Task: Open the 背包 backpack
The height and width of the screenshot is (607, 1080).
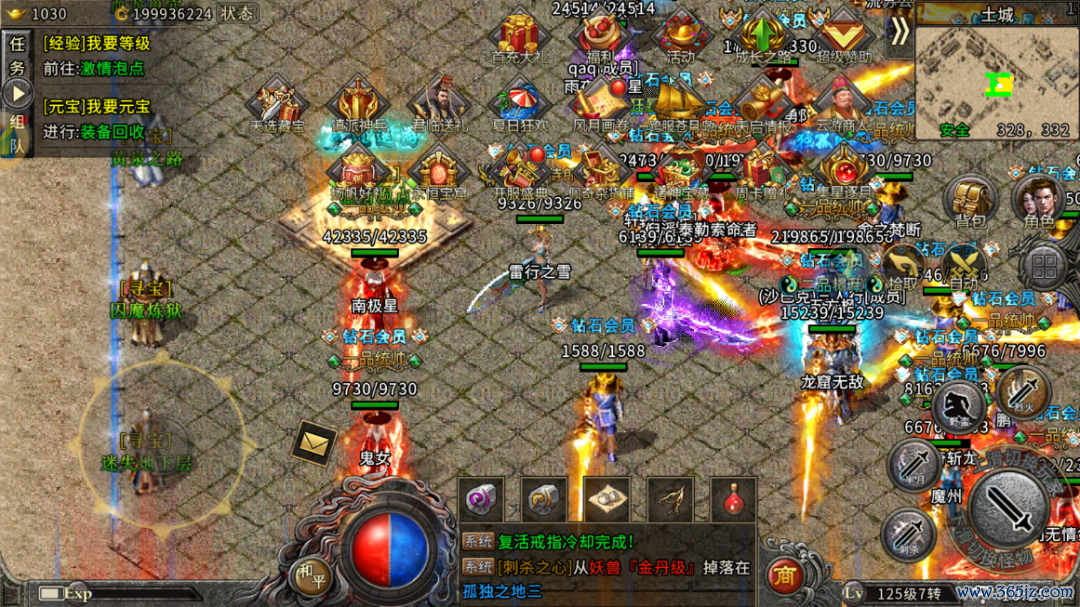Action: click(x=970, y=199)
